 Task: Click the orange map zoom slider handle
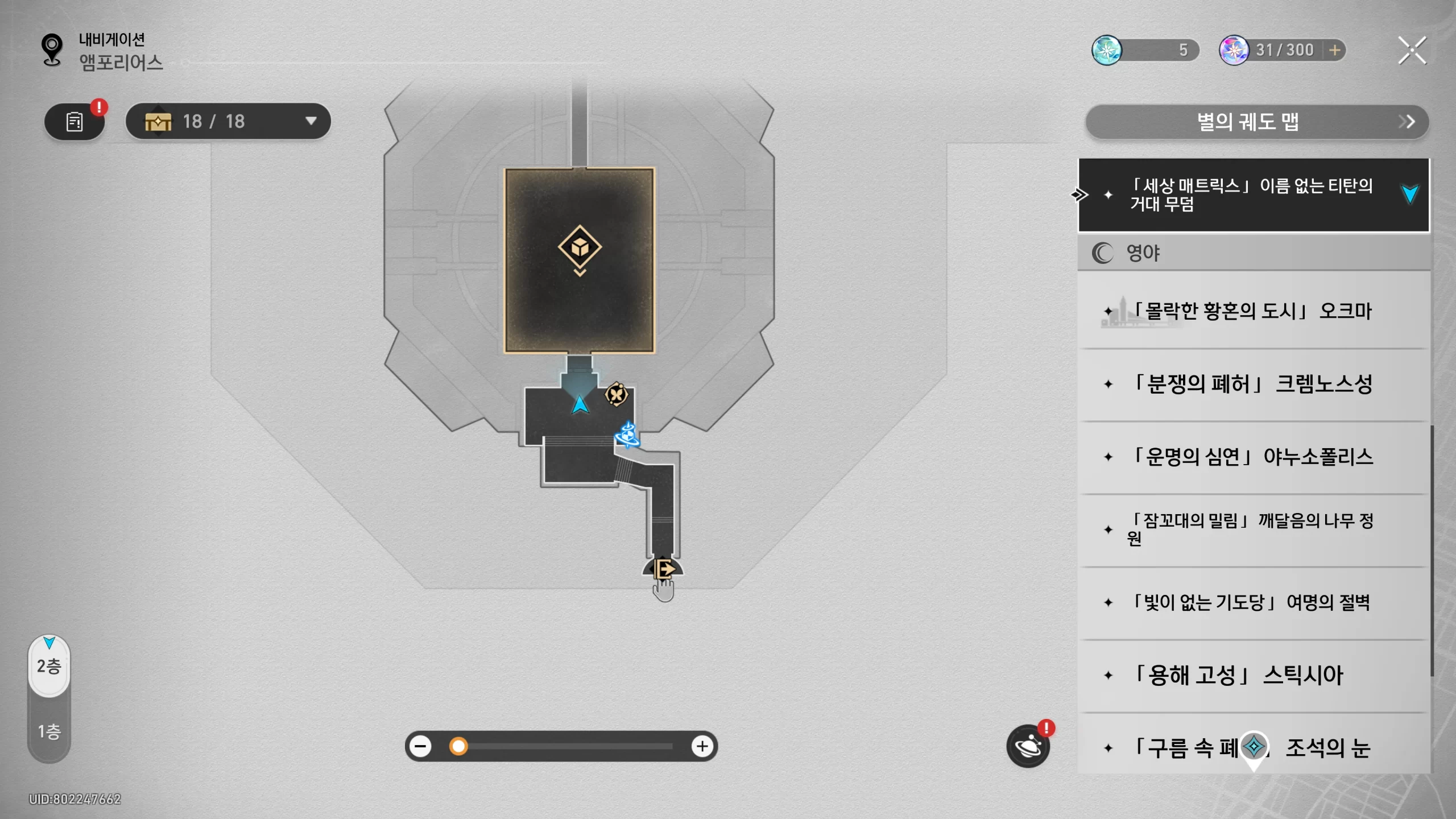pos(458,746)
